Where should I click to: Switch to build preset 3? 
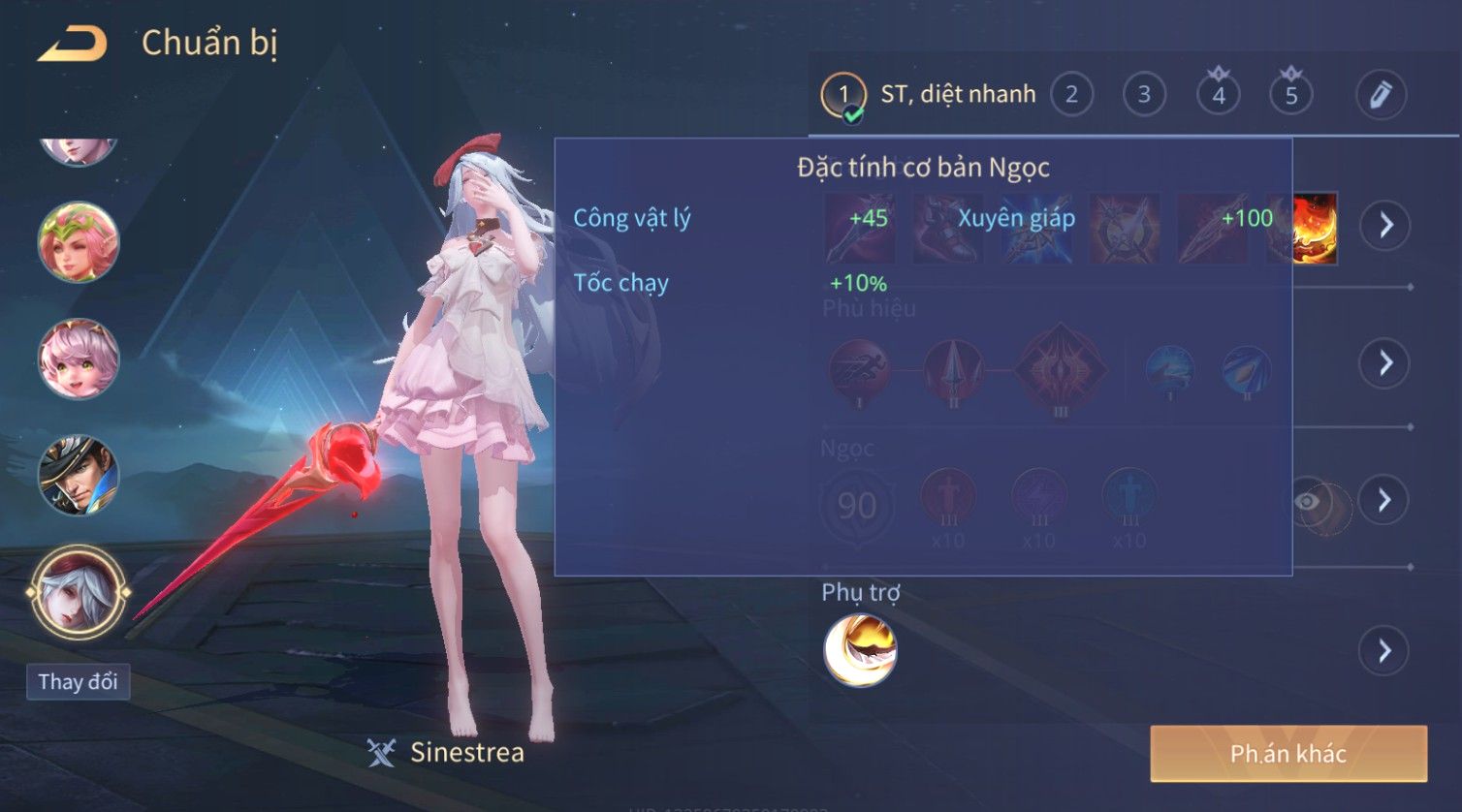[x=1144, y=95]
